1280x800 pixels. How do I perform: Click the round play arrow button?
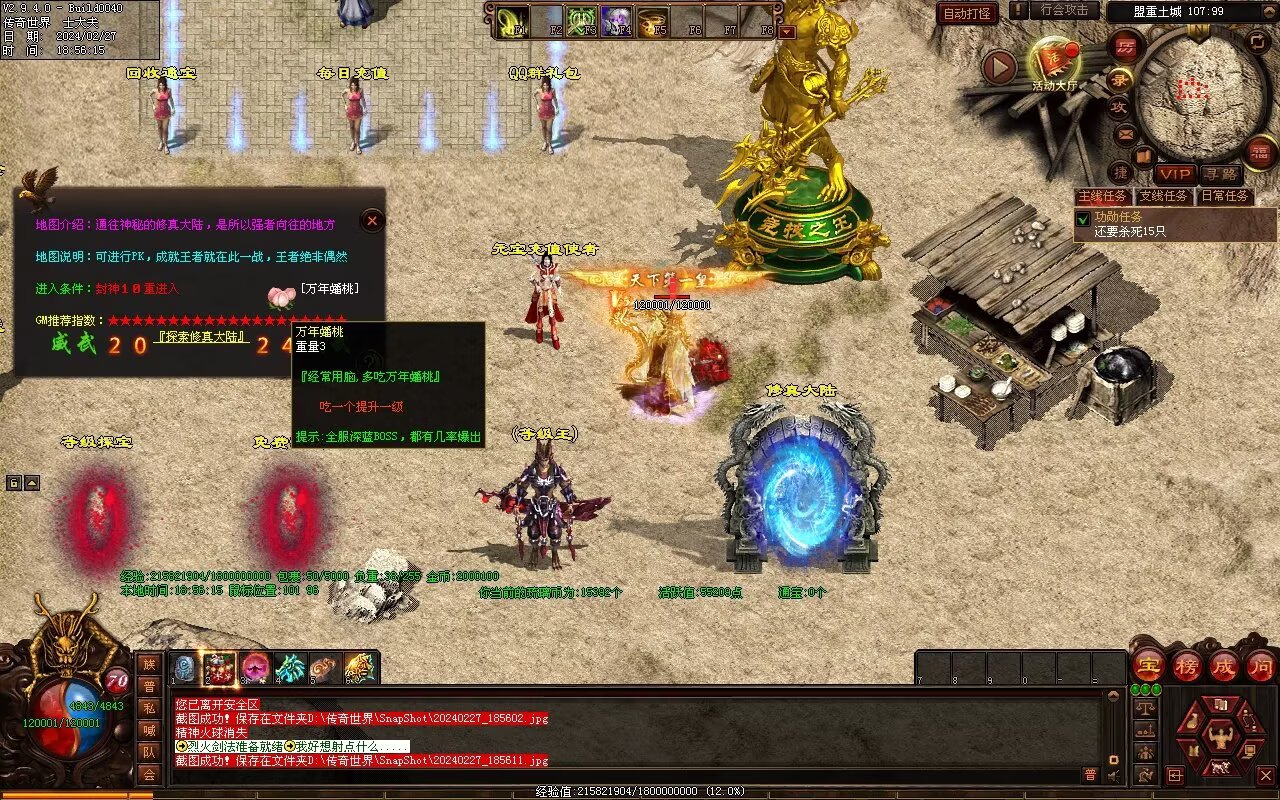tap(999, 68)
